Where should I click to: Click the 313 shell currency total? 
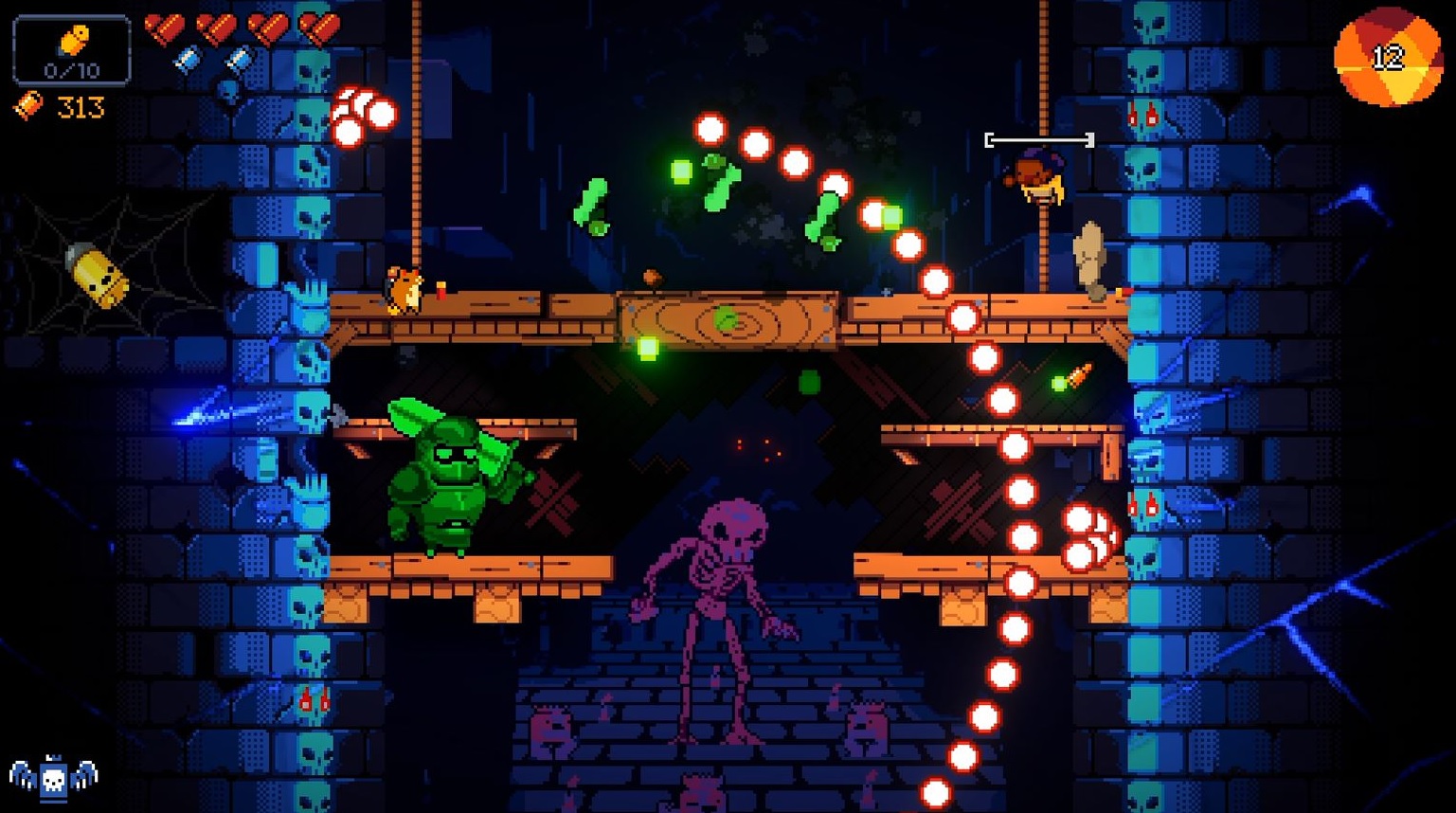pos(80,106)
